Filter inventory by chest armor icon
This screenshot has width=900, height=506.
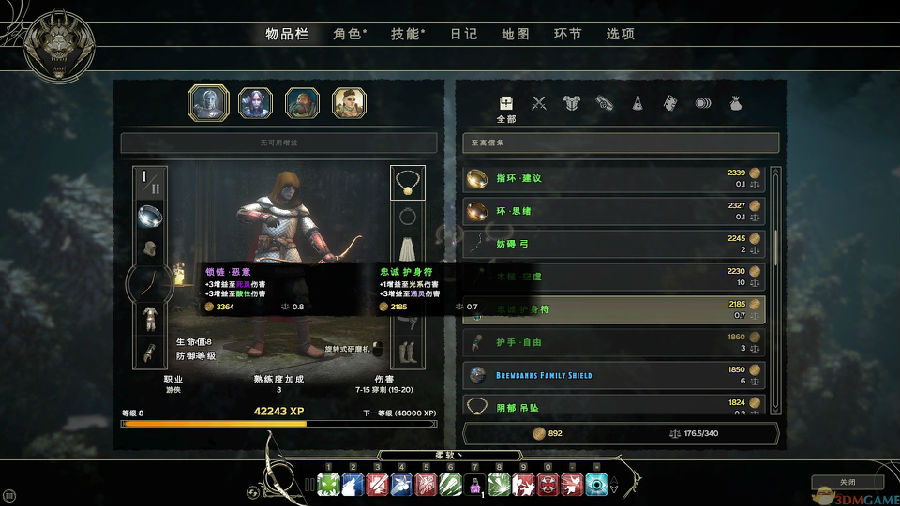point(571,102)
